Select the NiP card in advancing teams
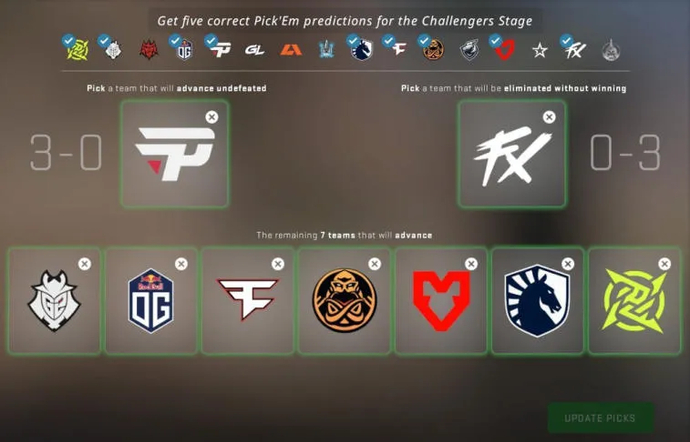This screenshot has width=690, height=442. tap(635, 301)
